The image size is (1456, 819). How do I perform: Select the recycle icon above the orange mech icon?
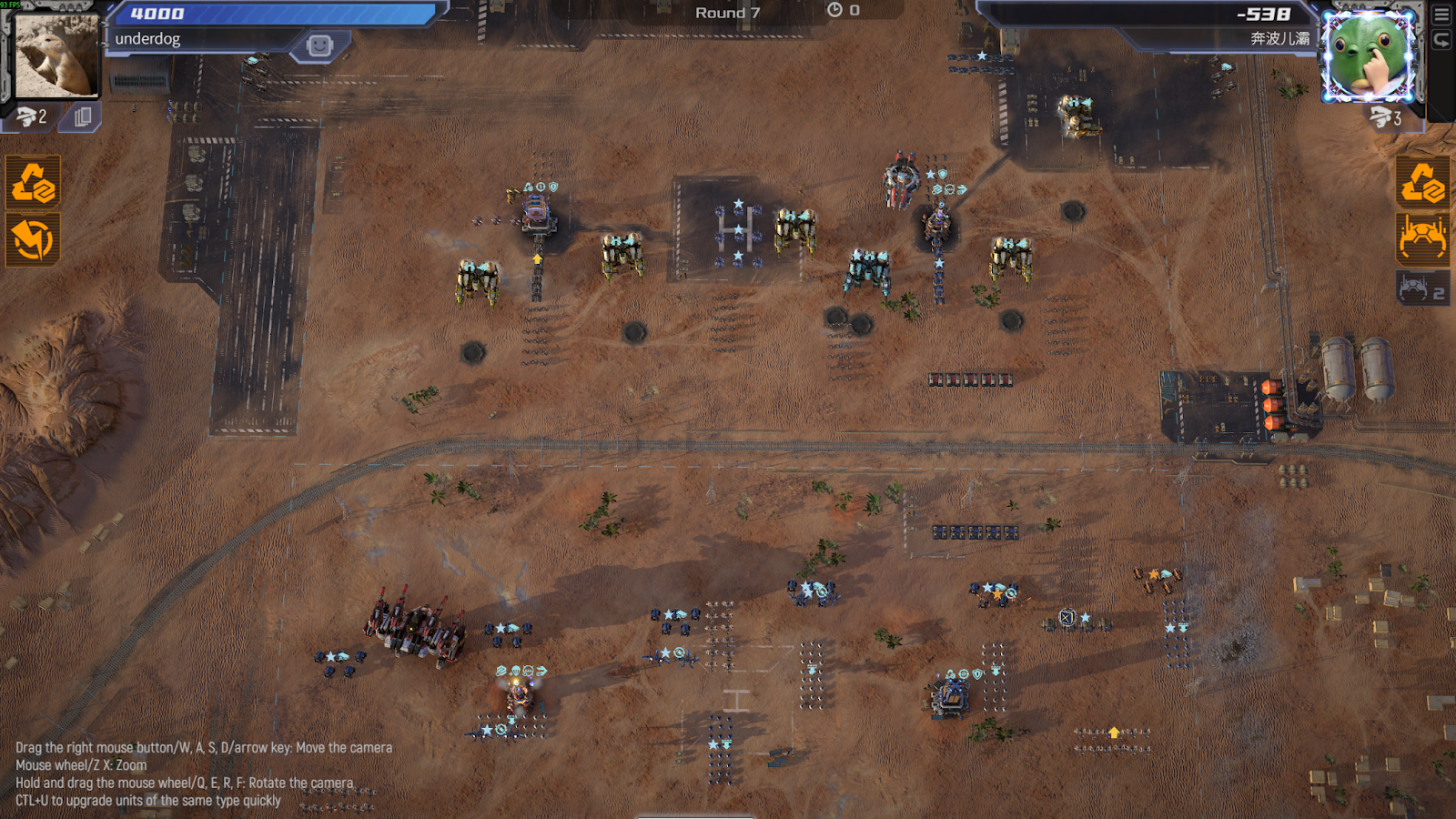pos(1422,182)
